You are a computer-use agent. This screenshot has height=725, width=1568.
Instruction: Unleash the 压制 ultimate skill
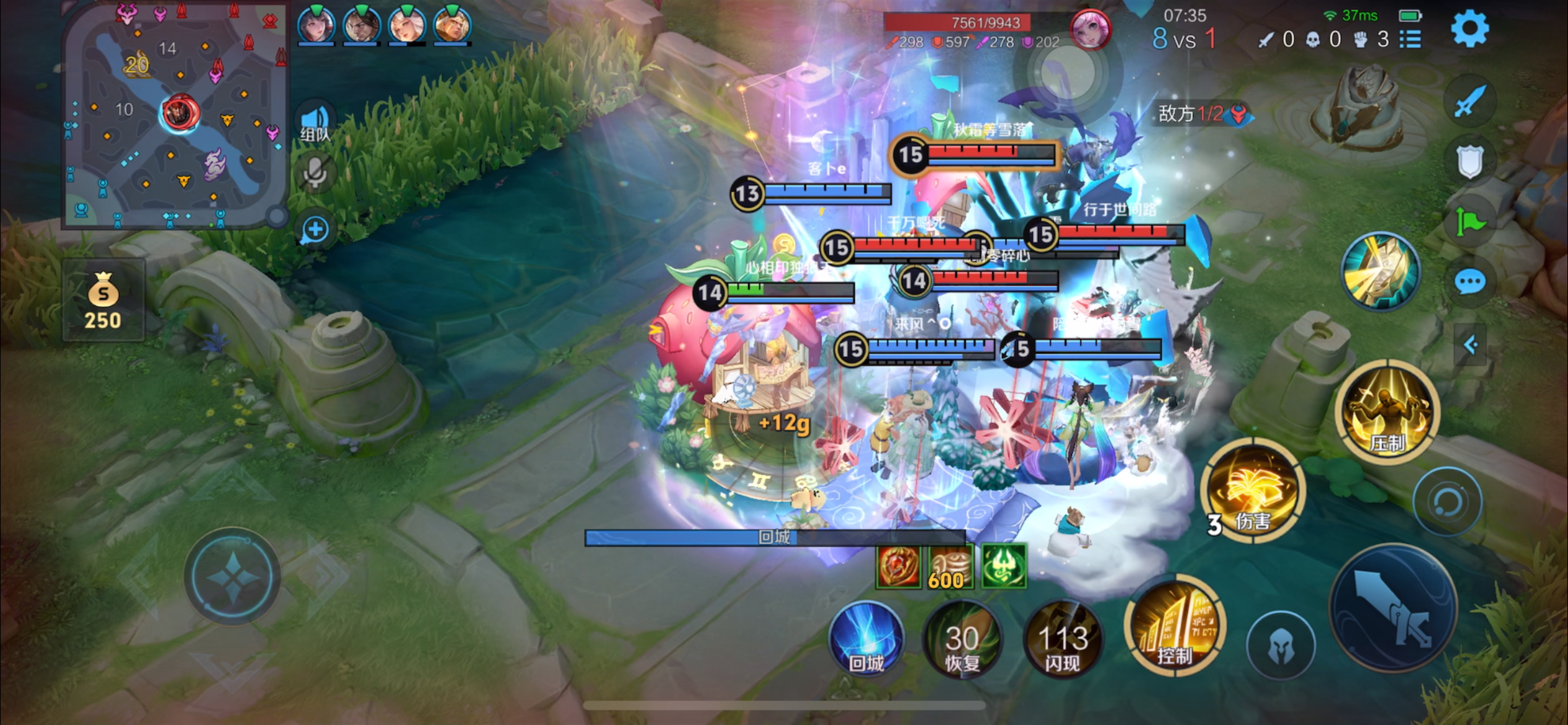(1387, 411)
